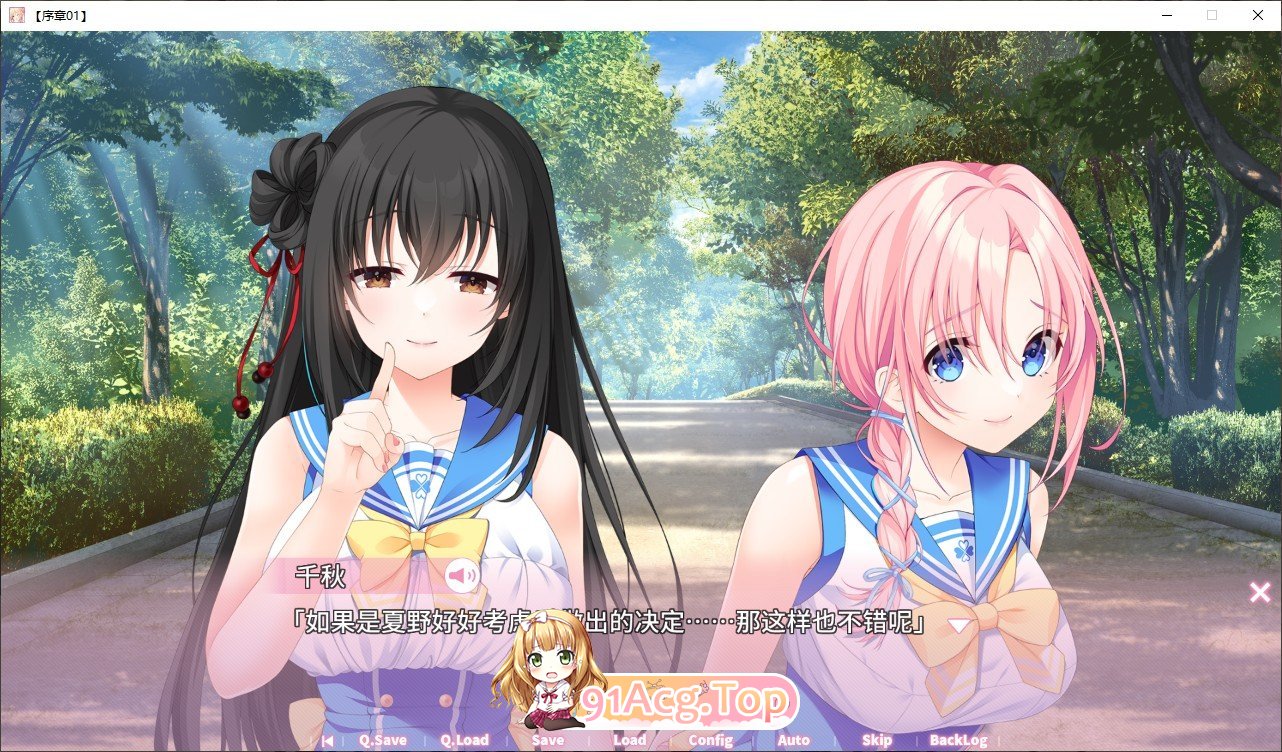1282x752 pixels.
Task: Mute the character voice with the speaker button
Action: [462, 573]
